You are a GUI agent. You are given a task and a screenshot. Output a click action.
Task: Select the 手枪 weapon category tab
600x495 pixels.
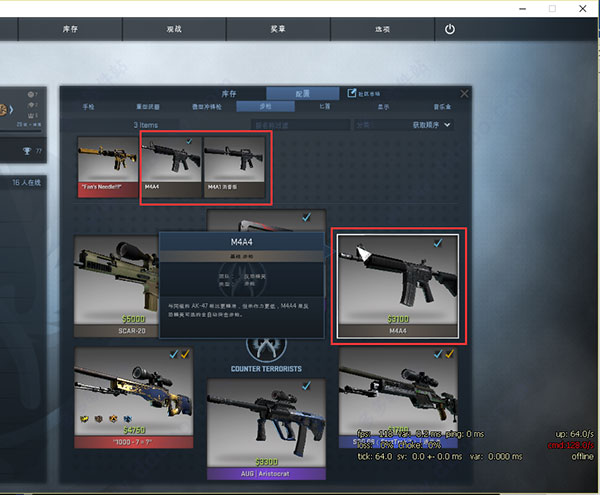88,105
